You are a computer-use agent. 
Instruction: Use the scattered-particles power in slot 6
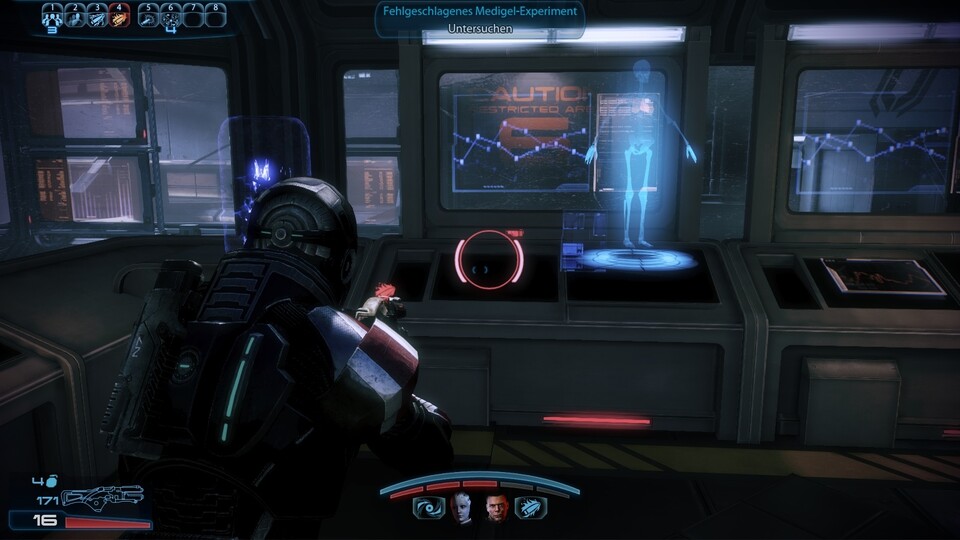pyautogui.click(x=171, y=17)
